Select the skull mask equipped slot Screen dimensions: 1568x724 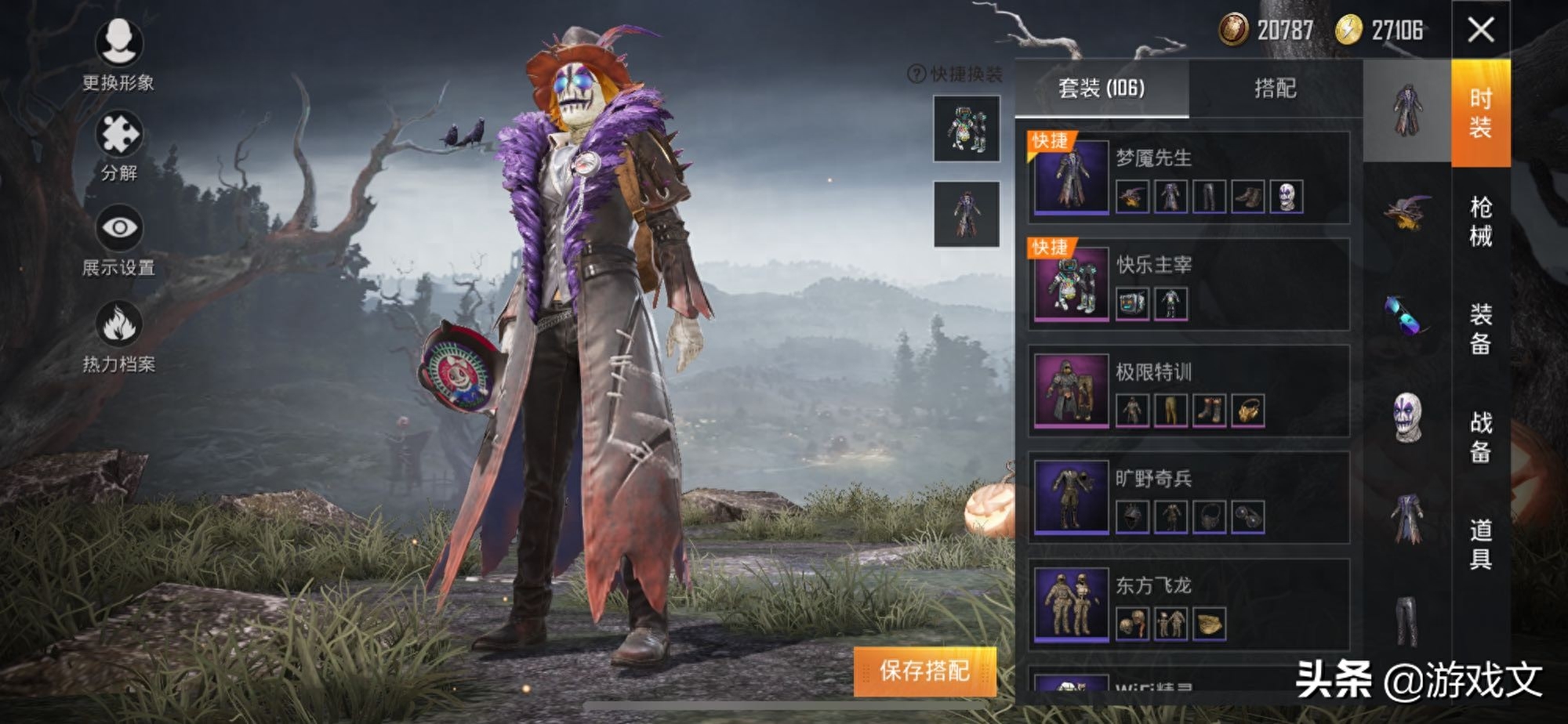tap(1407, 417)
